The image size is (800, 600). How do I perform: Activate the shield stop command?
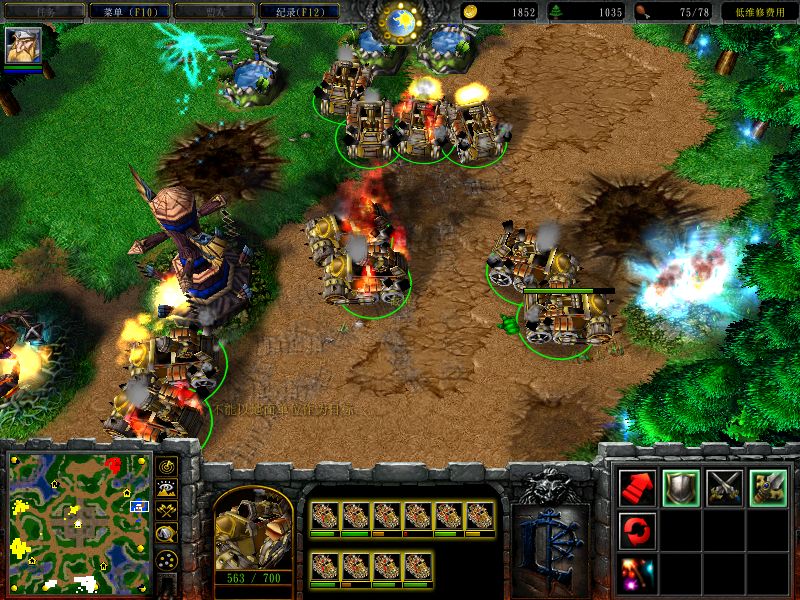pos(681,487)
